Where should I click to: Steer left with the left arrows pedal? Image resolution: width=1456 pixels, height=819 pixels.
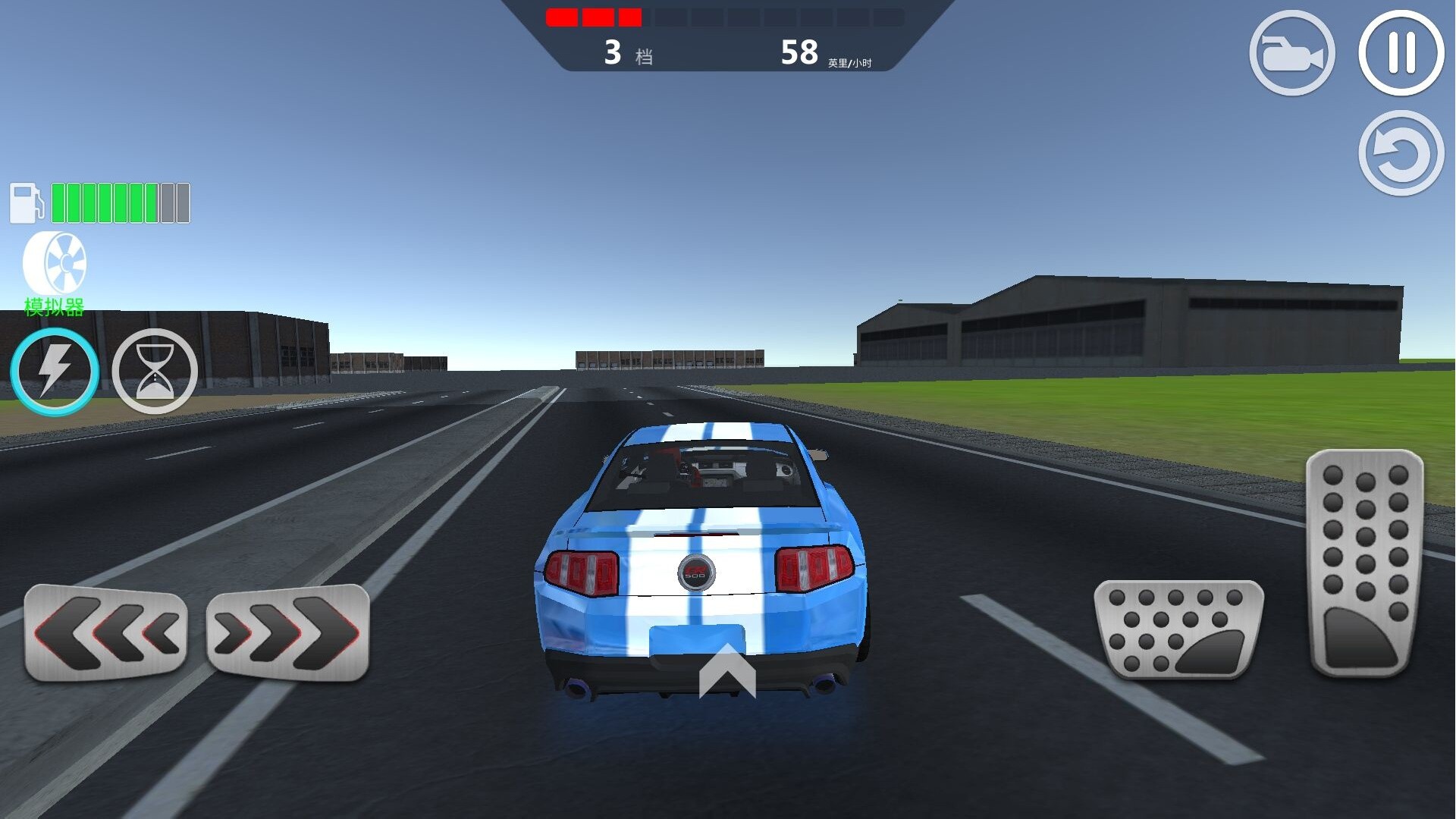[x=106, y=631]
